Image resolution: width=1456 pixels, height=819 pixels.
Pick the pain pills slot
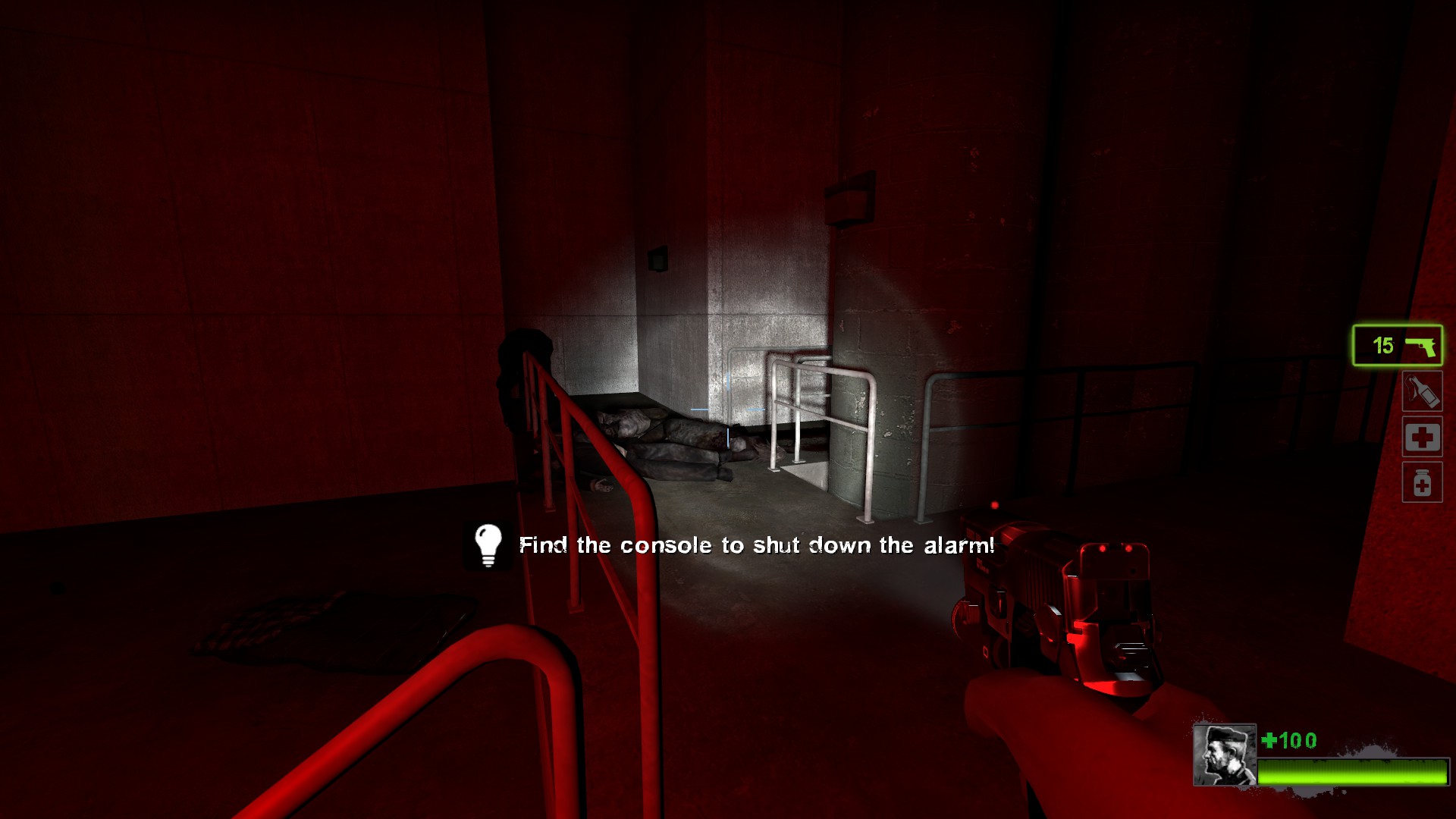(x=1422, y=483)
